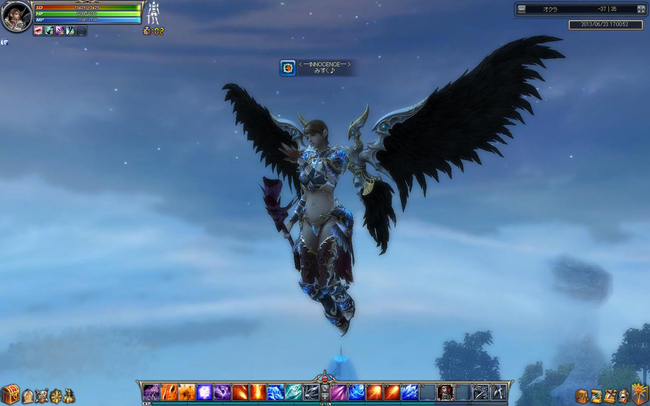Use the character portrait hotbar slot

445,392
